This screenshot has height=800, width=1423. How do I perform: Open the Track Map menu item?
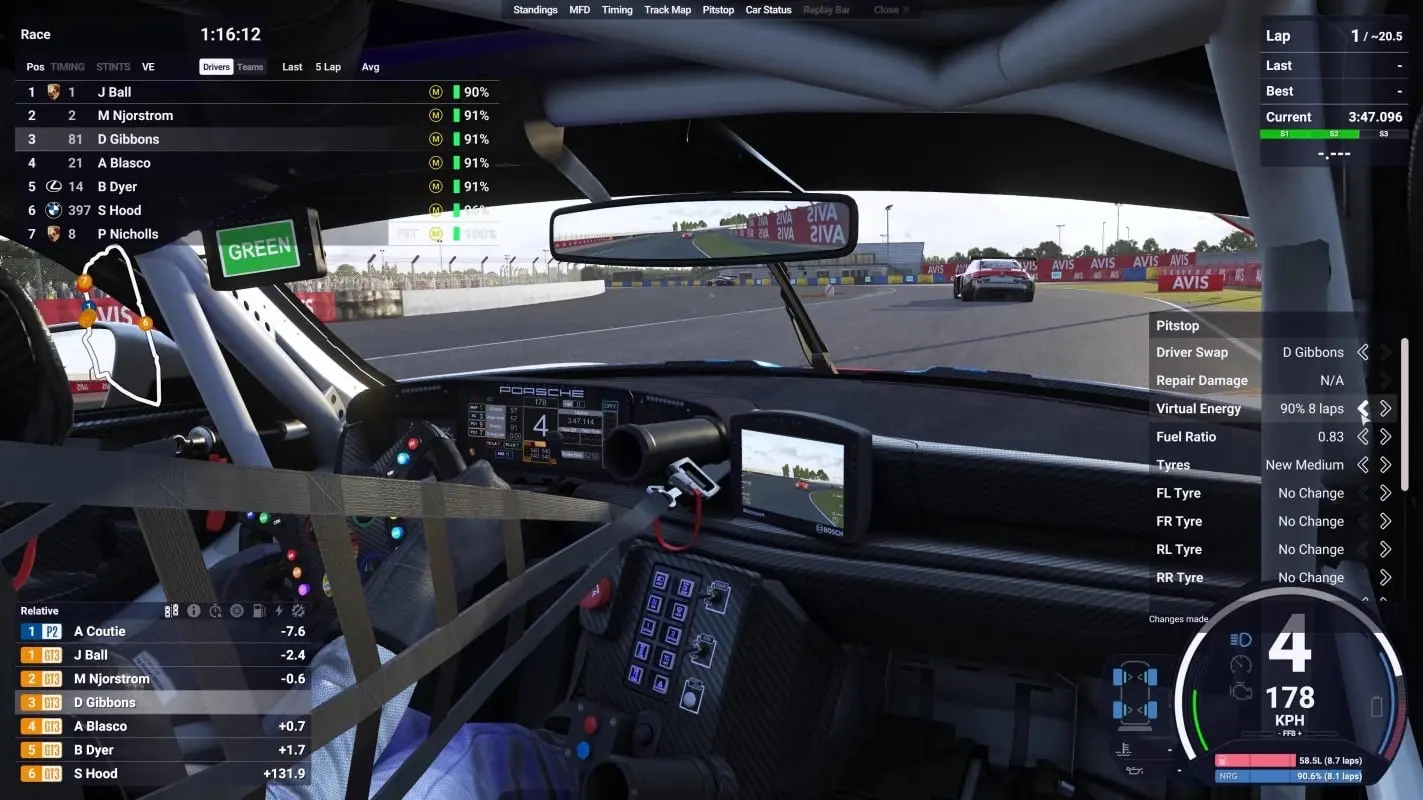click(667, 9)
